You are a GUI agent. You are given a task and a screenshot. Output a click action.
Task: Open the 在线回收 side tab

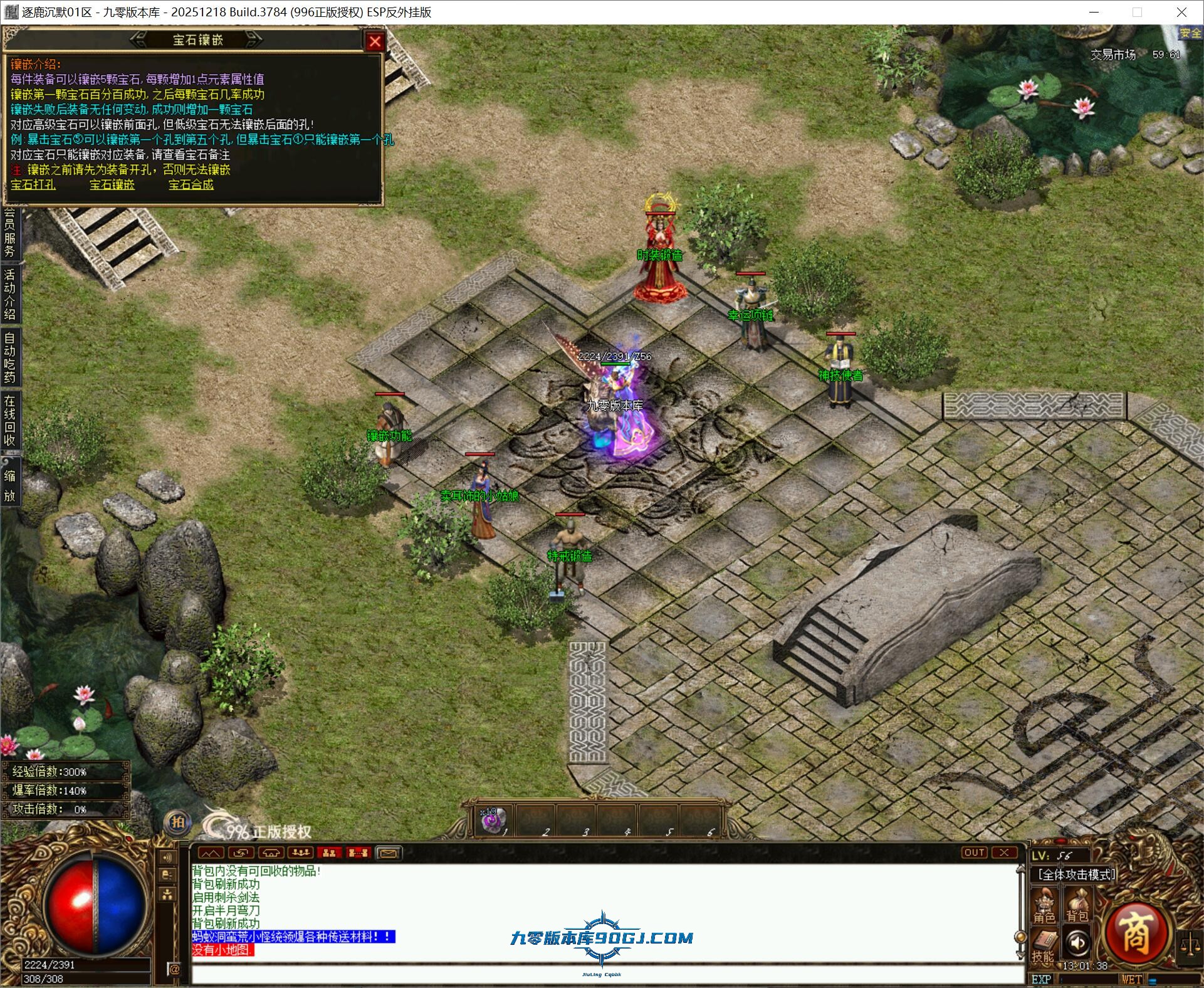(9, 420)
